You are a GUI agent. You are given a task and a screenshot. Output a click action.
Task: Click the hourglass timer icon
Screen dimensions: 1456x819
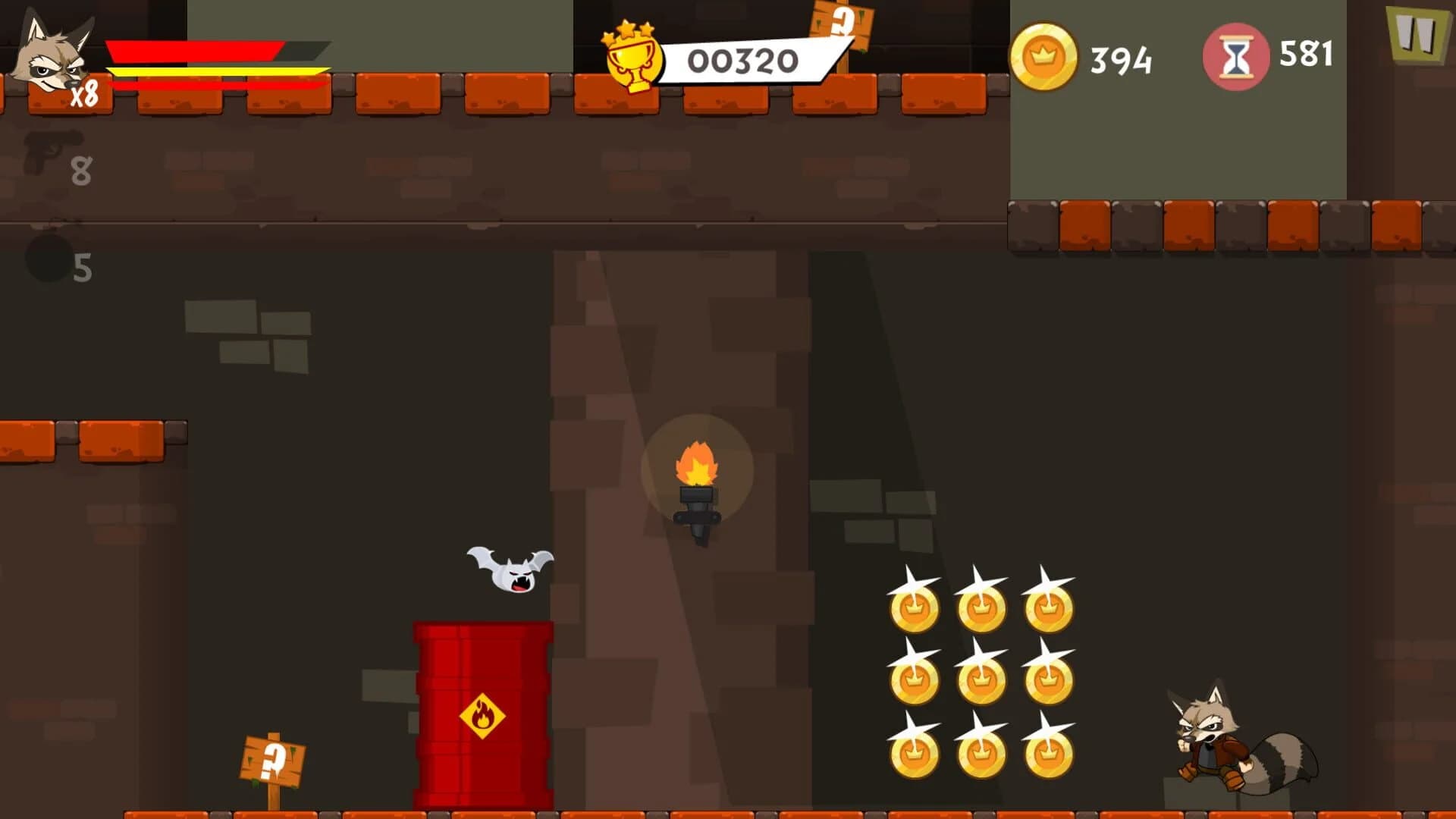1236,53
